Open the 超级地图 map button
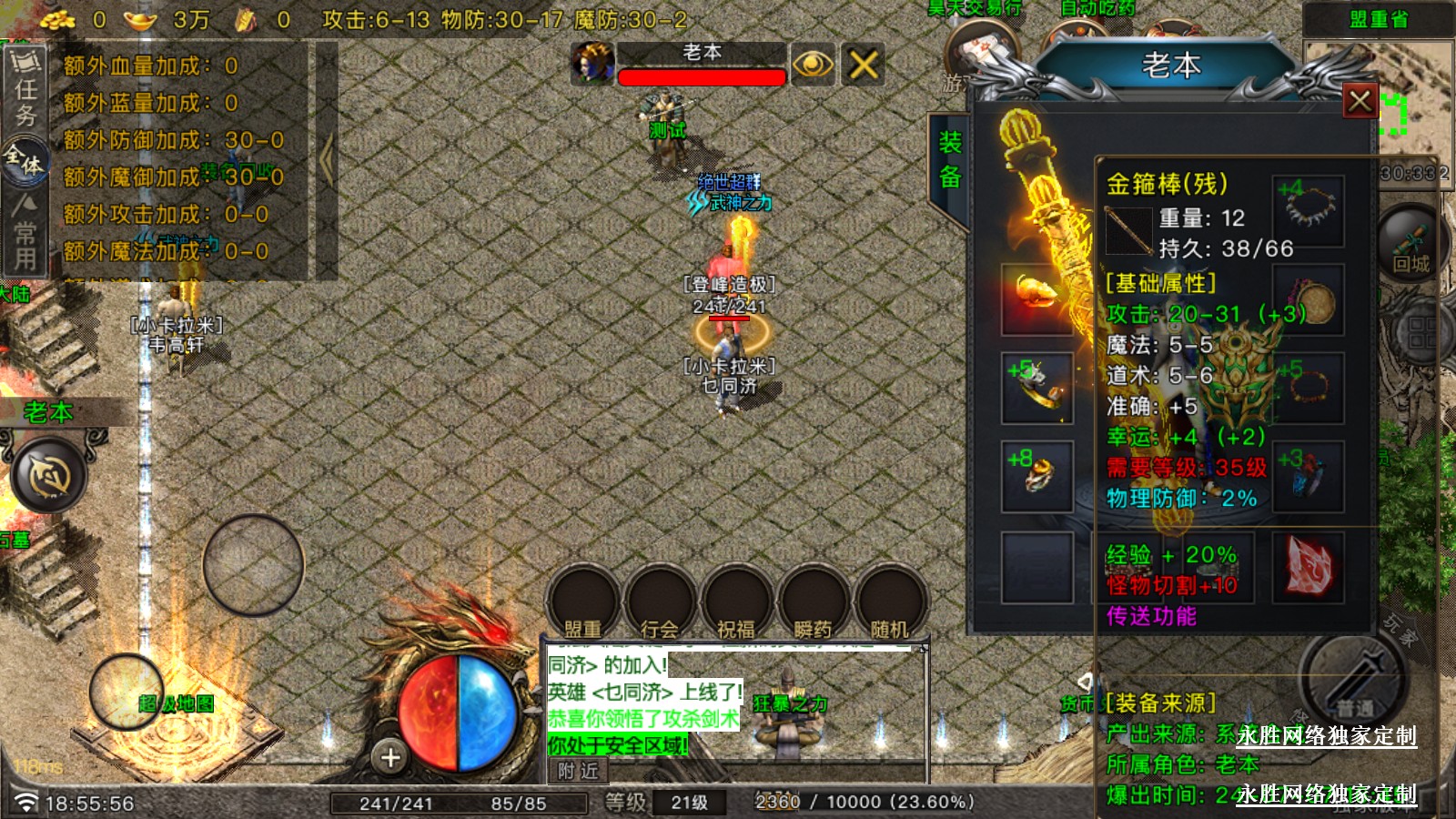This screenshot has width=1456, height=819. [127, 692]
